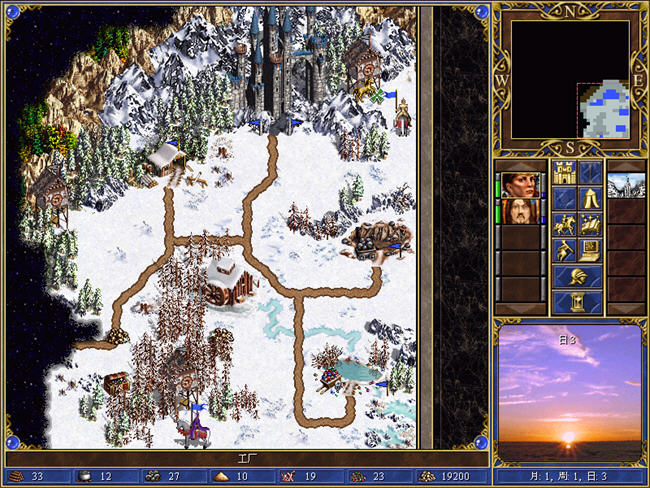650x488 pixels.
Task: Put the hero to sleep with the tent button
Action: [590, 199]
